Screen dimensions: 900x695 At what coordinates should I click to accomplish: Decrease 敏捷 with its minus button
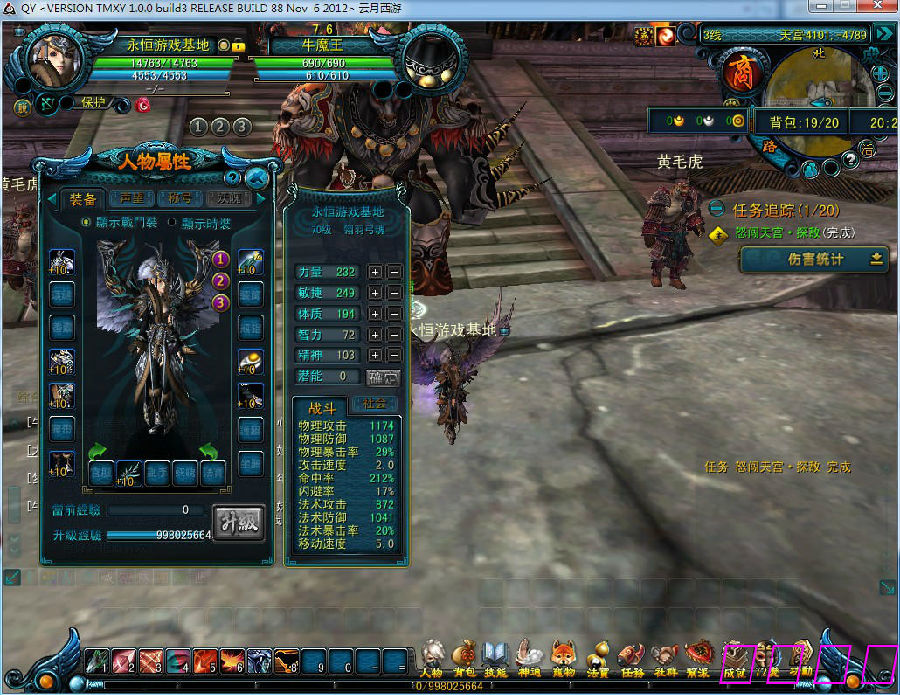click(x=395, y=293)
